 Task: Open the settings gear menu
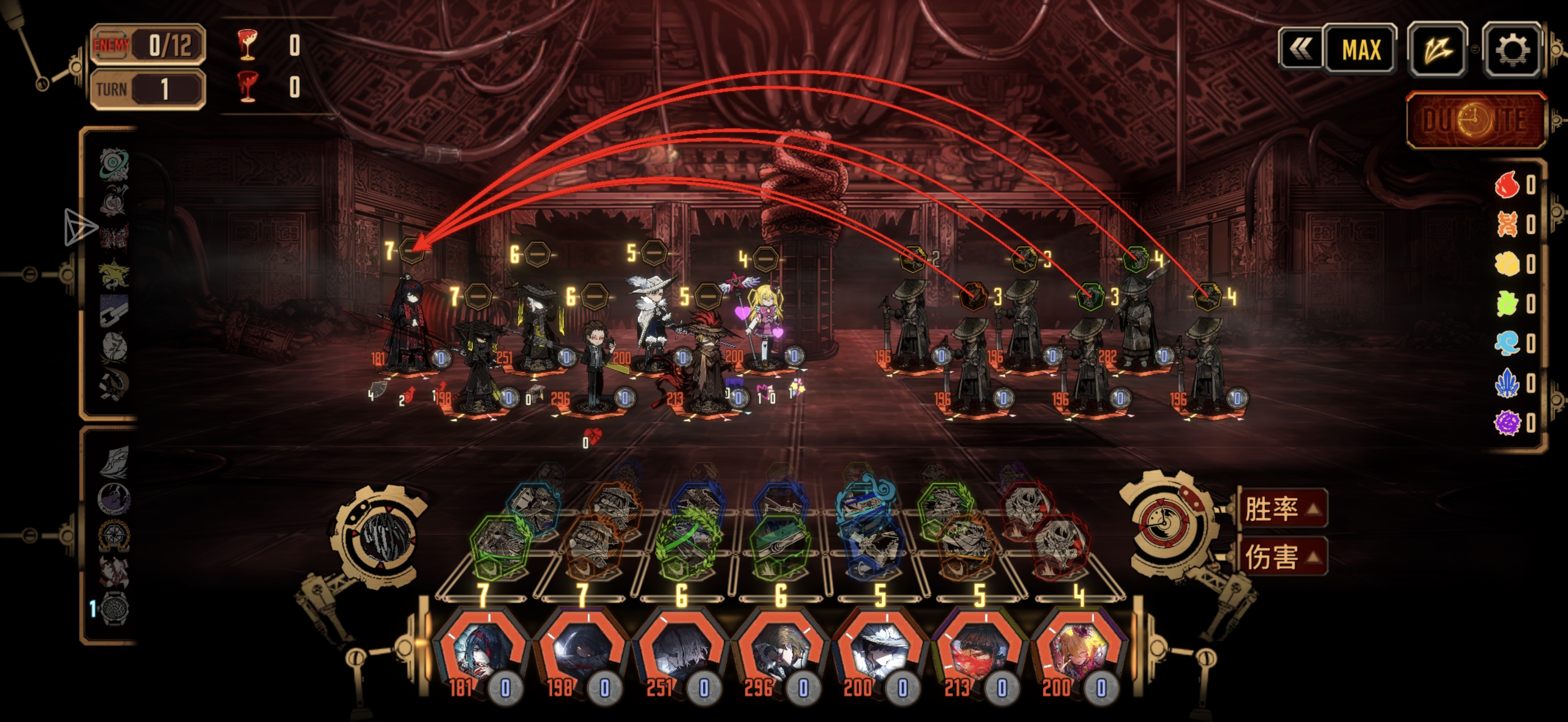click(1511, 50)
